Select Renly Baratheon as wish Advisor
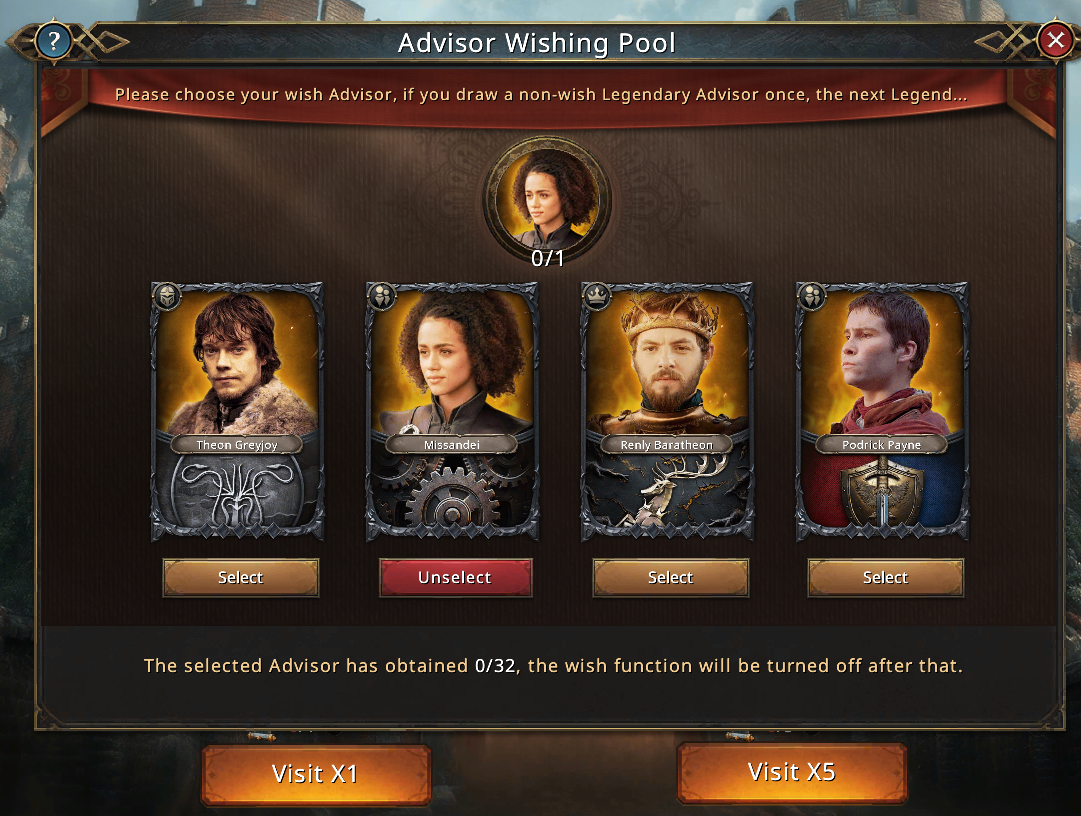Viewport: 1081px width, 816px height. pyautogui.click(x=670, y=578)
